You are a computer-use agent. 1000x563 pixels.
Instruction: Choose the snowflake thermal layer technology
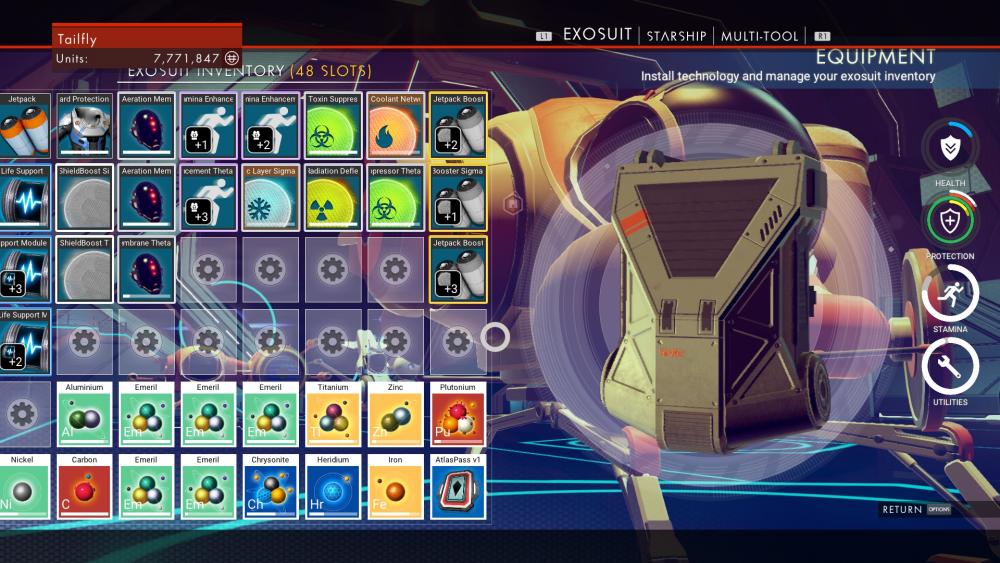point(271,198)
